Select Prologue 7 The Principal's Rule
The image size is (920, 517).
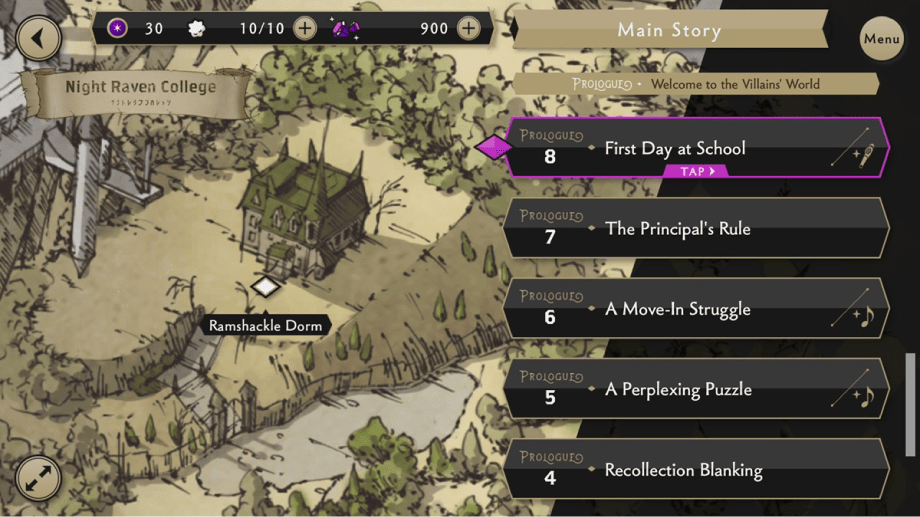pyautogui.click(x=697, y=229)
